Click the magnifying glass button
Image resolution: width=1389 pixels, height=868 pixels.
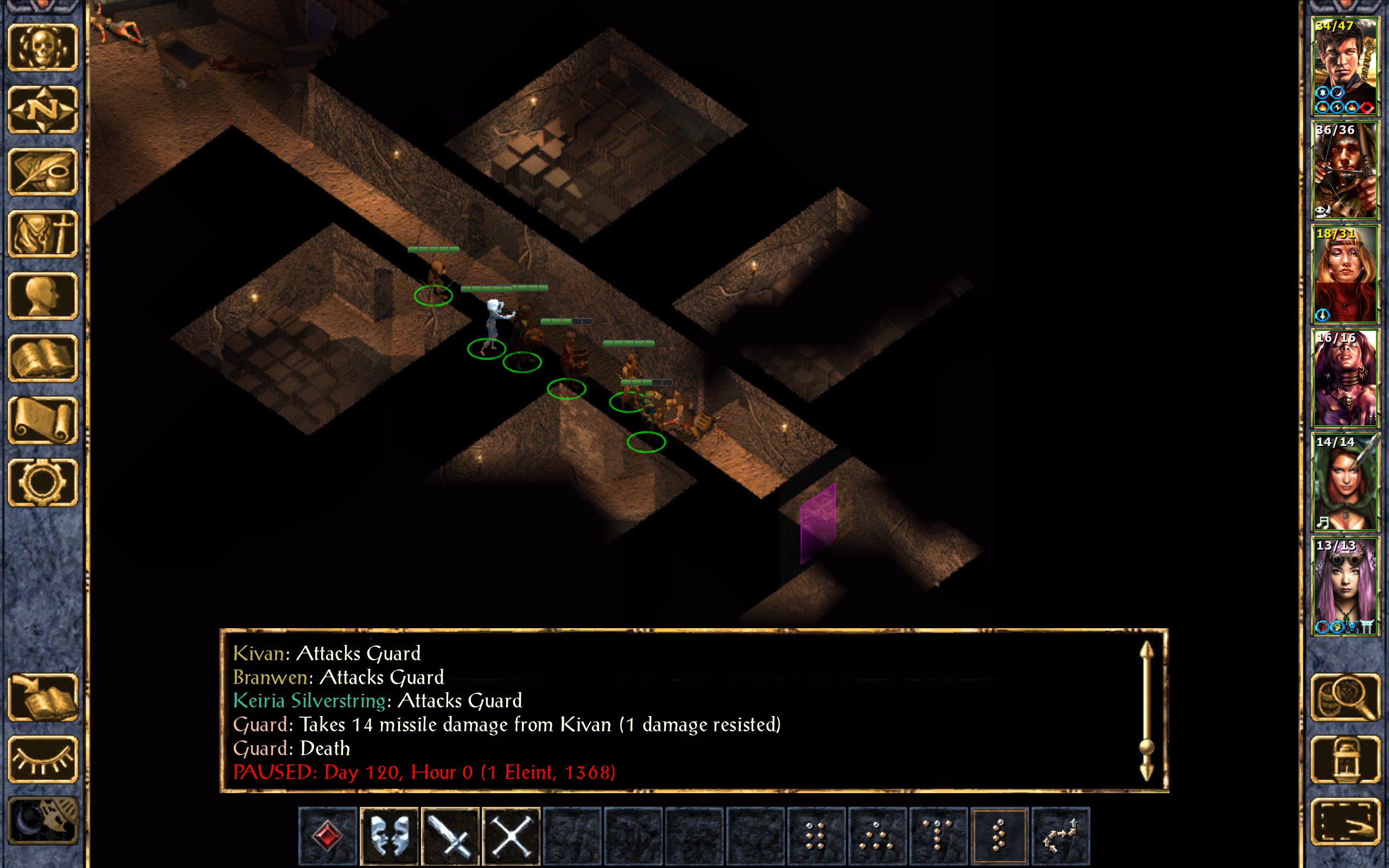pyautogui.click(x=1345, y=697)
